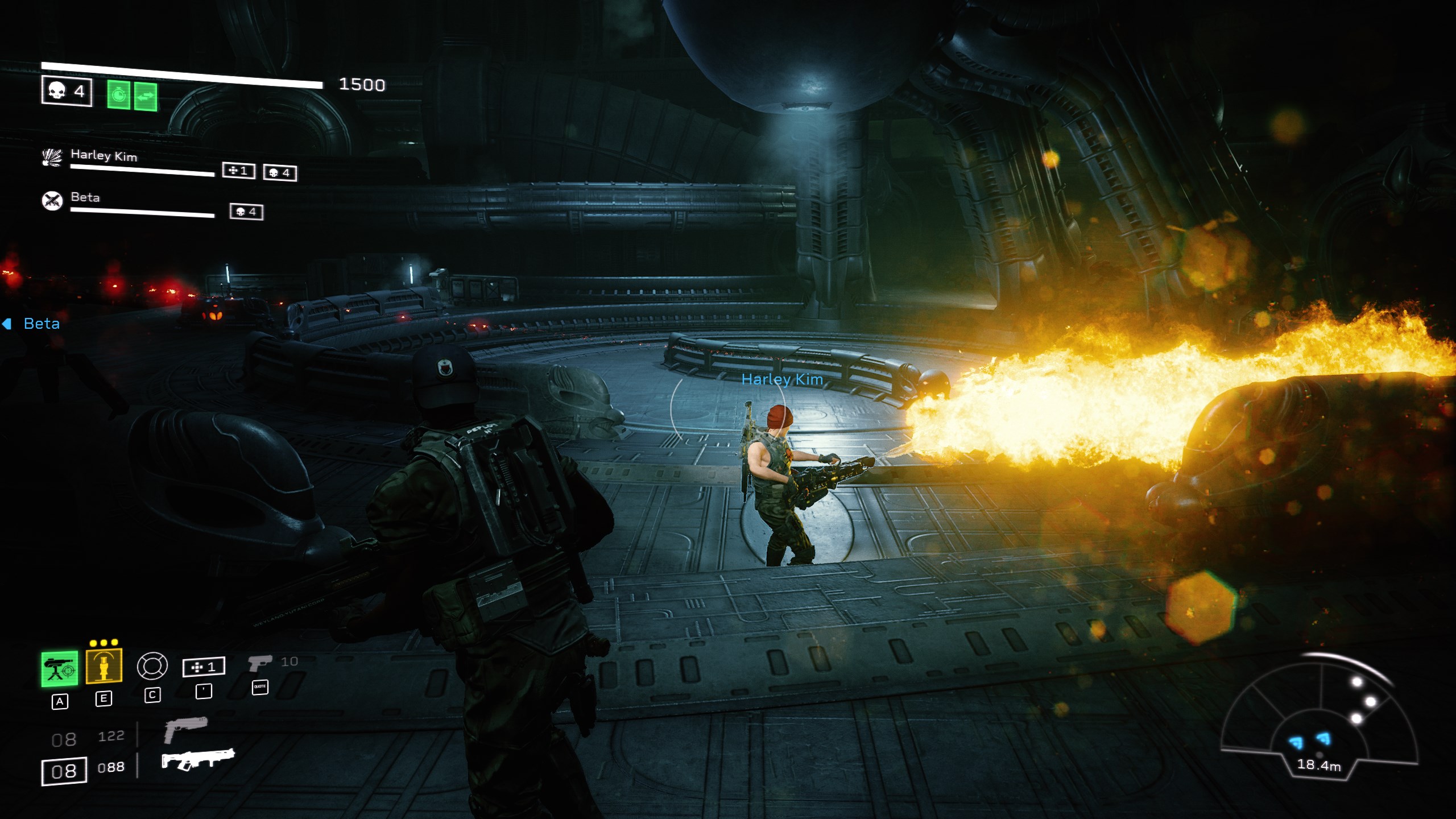Select teammate Beta in squad list
Screen dimensions: 1456x819
pos(85,197)
